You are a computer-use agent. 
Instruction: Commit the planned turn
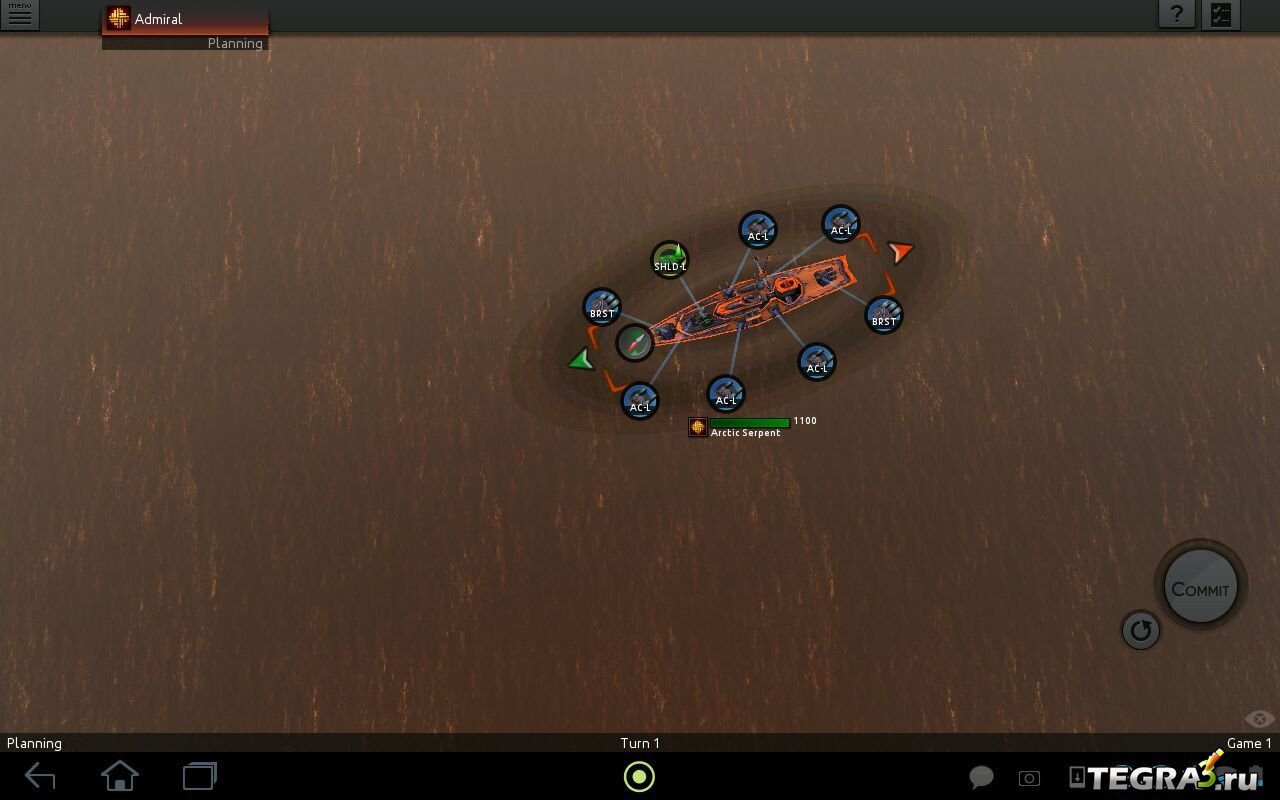pos(1200,588)
